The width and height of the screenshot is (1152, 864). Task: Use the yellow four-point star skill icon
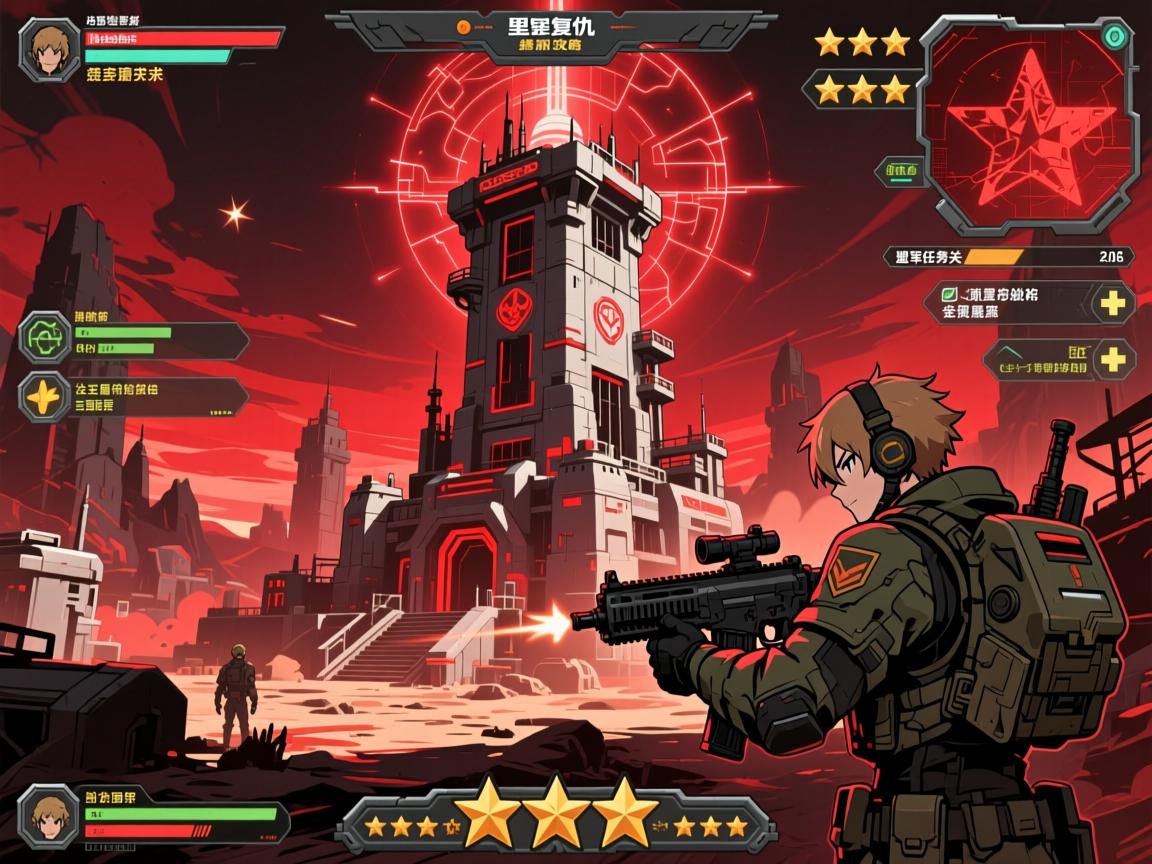(45, 397)
